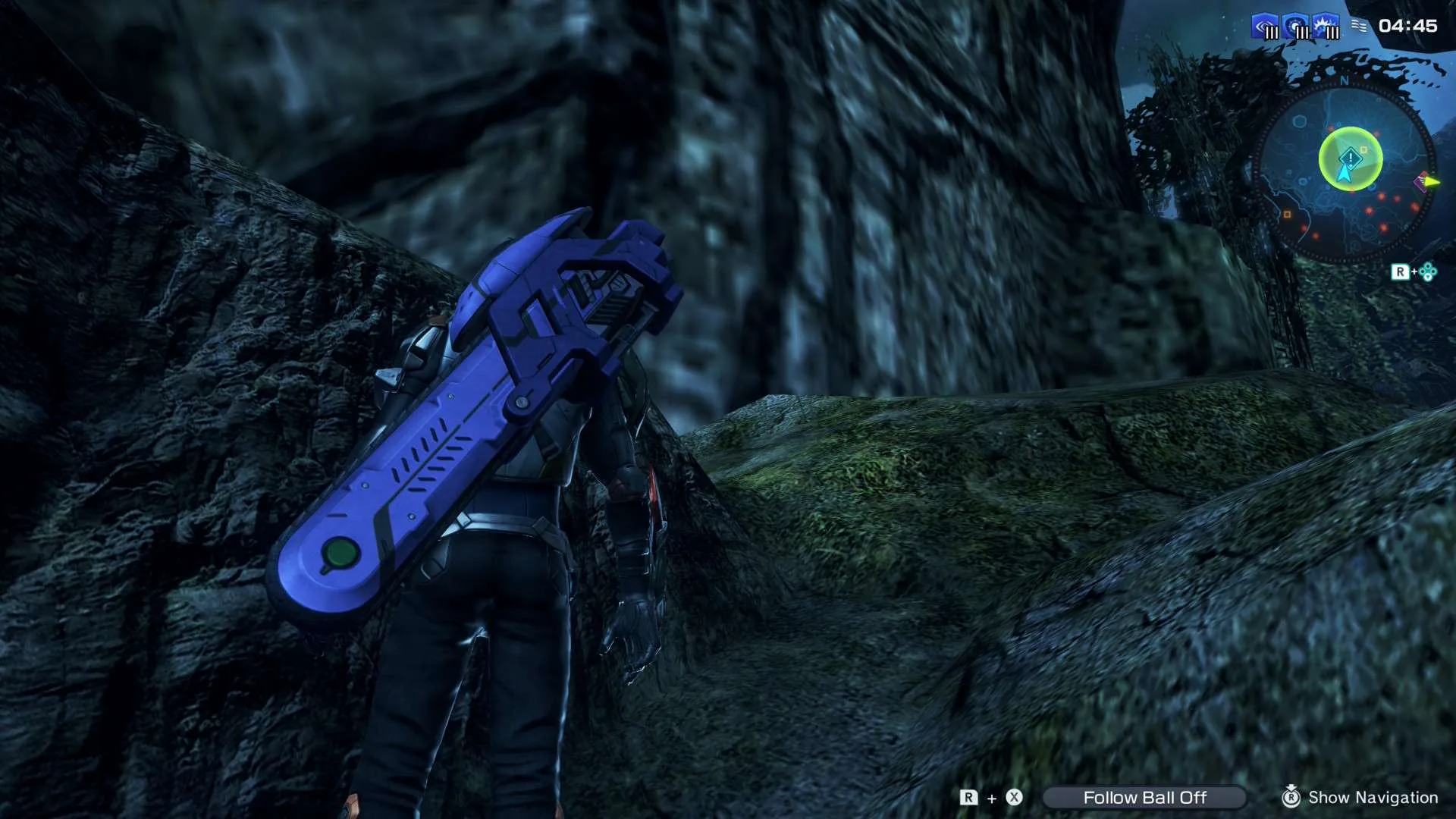
Task: Click the yellow arrow marker on minimap edge
Action: point(1431,182)
